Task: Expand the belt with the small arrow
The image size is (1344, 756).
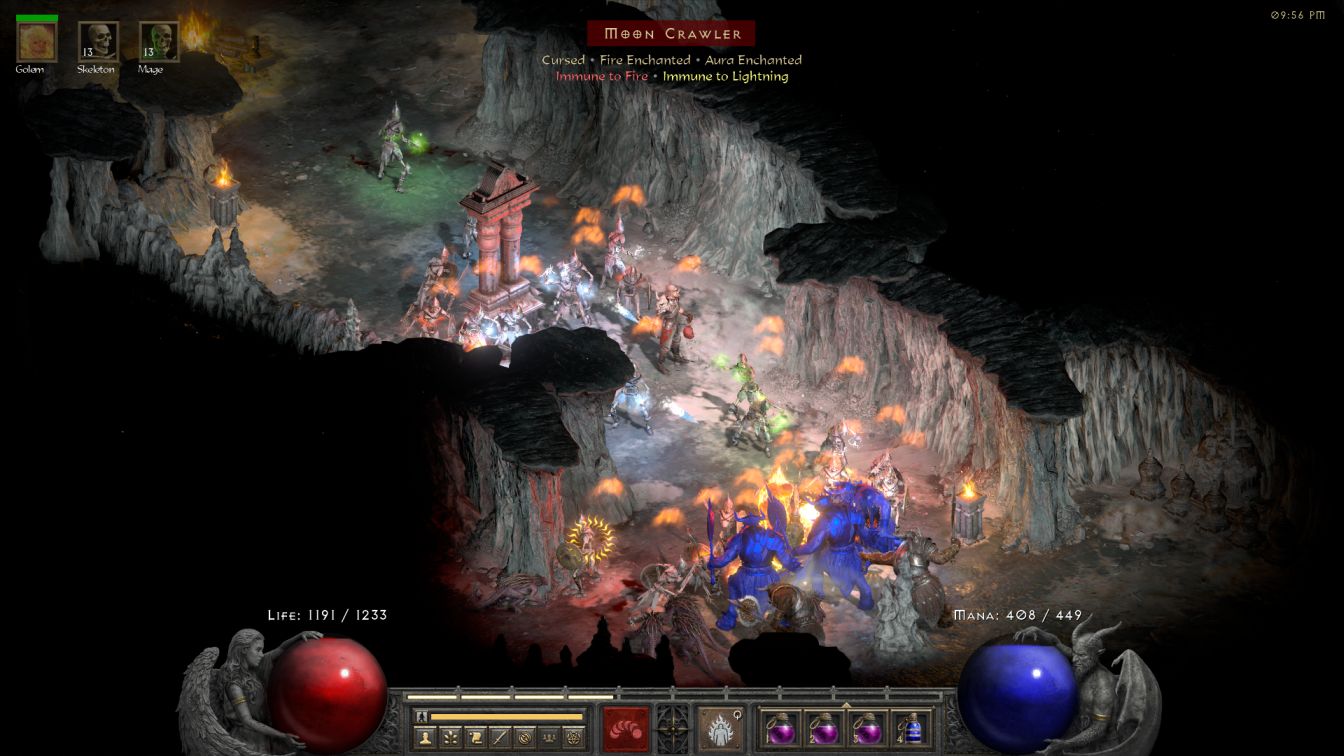Action: point(846,704)
